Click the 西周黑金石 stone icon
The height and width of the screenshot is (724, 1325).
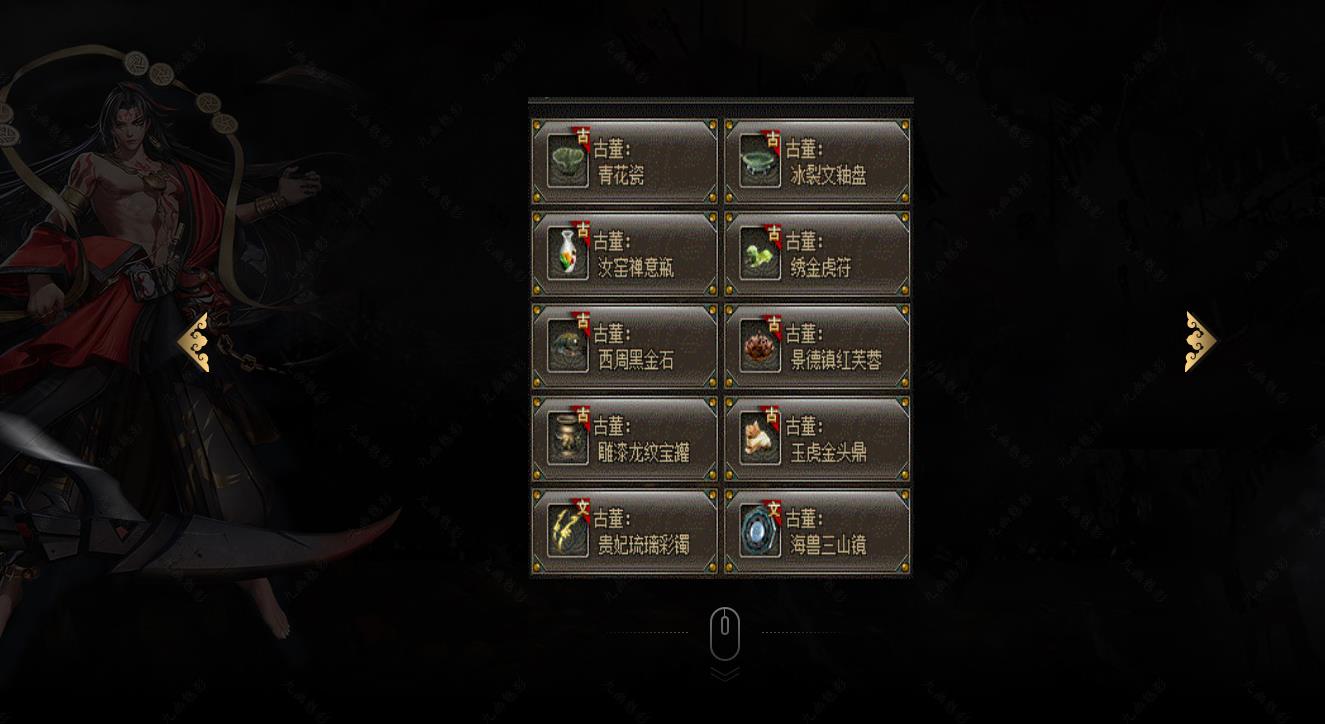click(x=567, y=344)
